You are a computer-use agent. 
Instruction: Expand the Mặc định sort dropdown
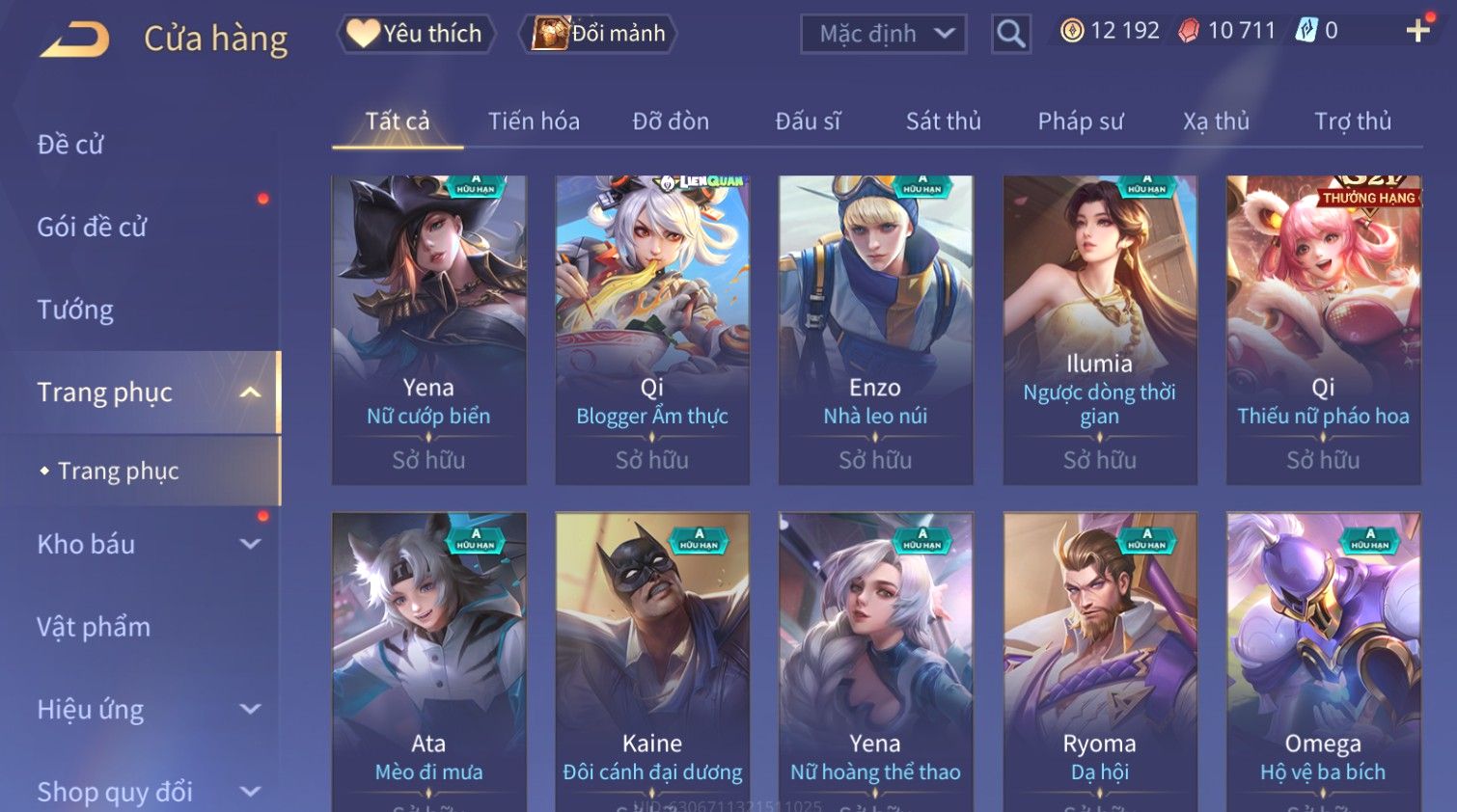click(883, 34)
